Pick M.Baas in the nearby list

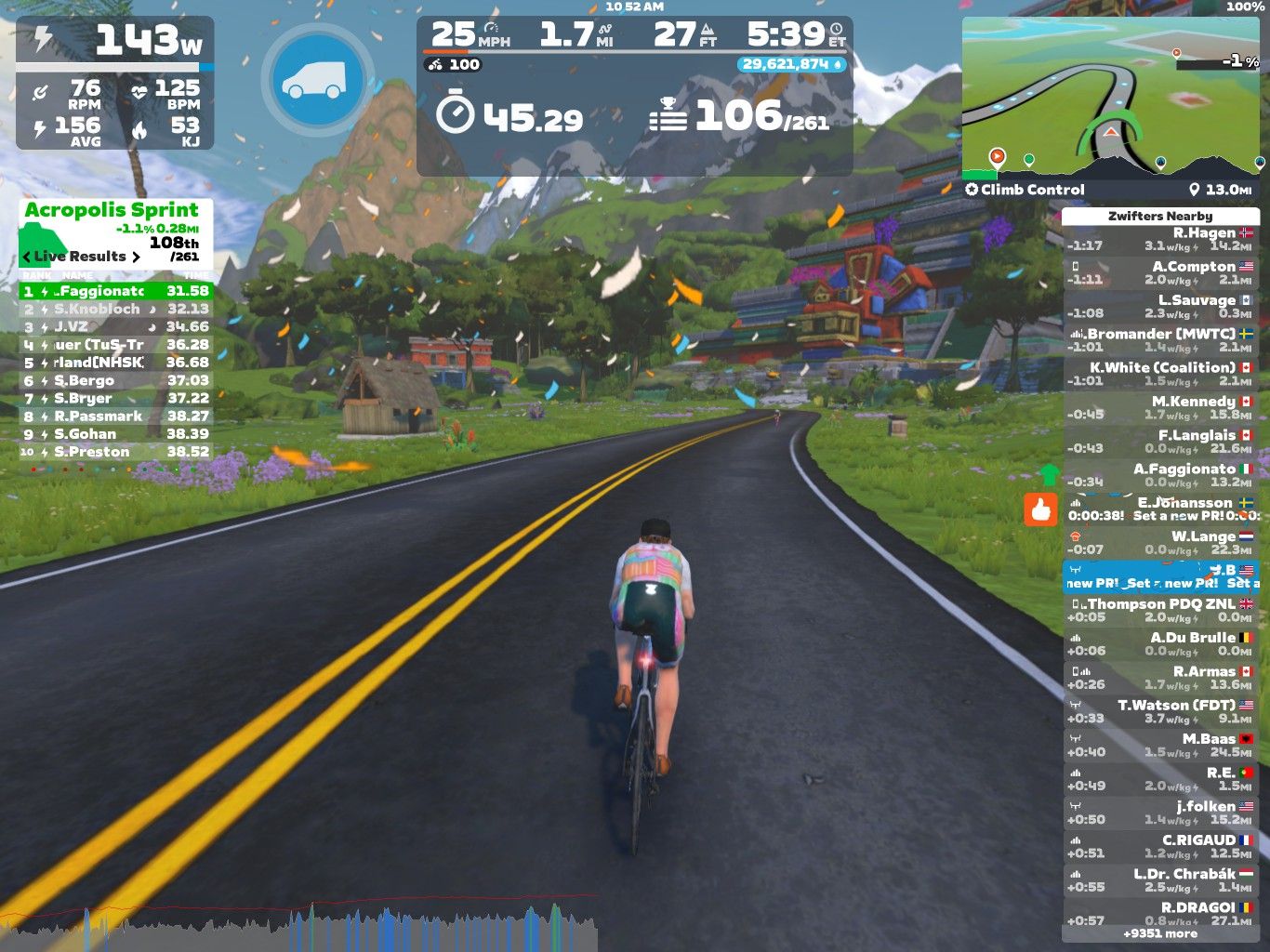[1159, 746]
